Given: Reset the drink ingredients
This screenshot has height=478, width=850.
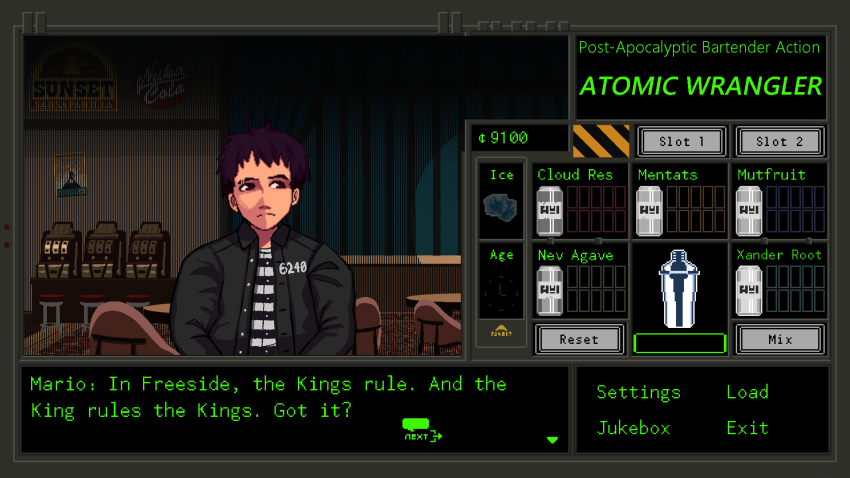Looking at the screenshot, I should point(579,339).
